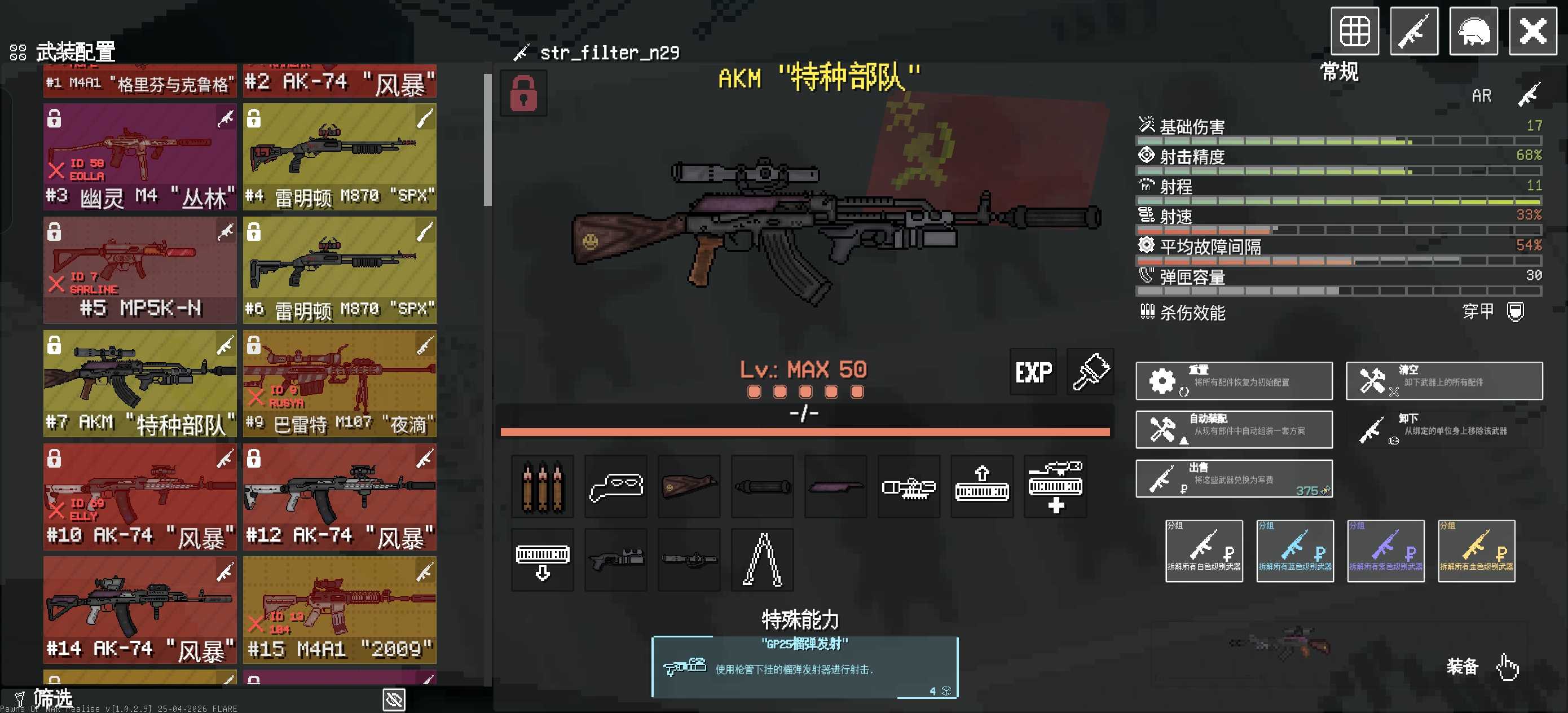1568x713 pixels.
Task: Open the EXP button
Action: pyautogui.click(x=1033, y=372)
